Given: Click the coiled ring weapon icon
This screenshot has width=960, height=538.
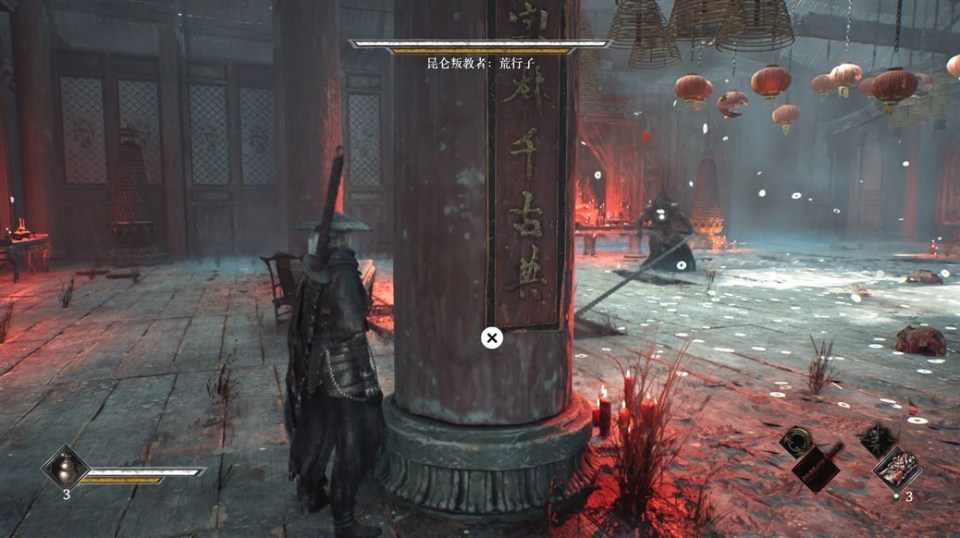Looking at the screenshot, I should click(x=797, y=439).
